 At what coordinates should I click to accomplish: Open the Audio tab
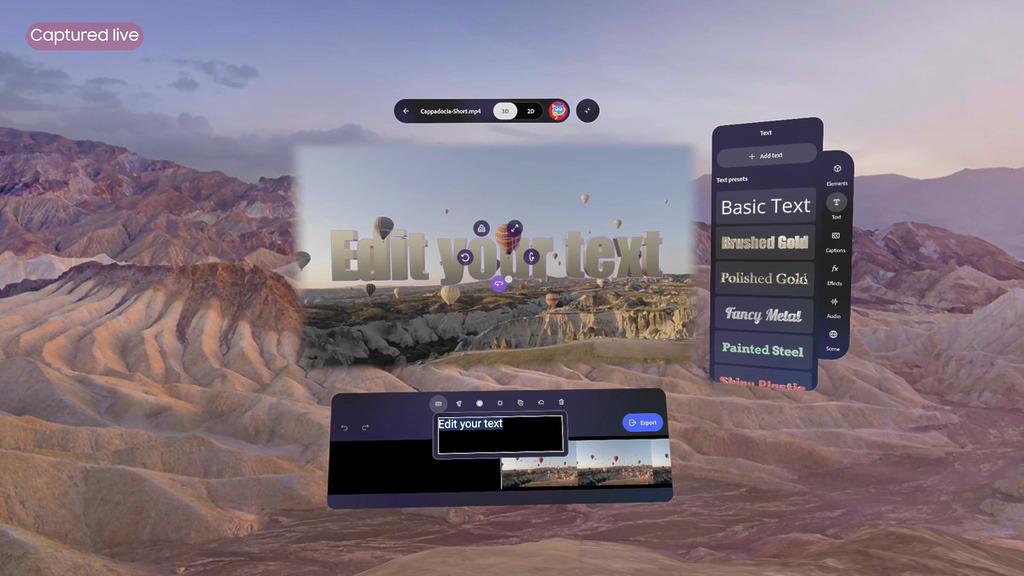click(x=833, y=307)
